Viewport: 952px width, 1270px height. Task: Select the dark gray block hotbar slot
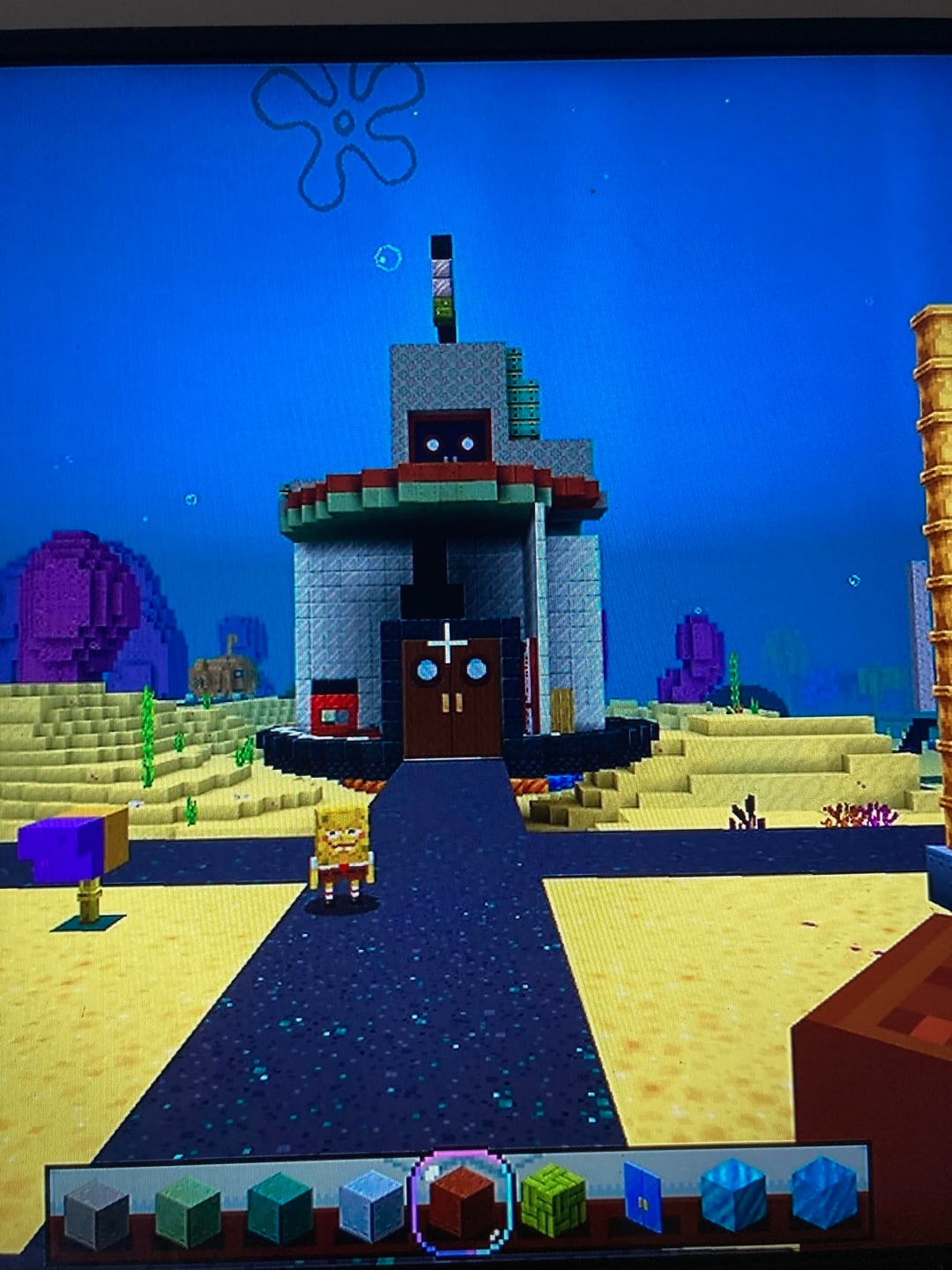(x=96, y=1213)
